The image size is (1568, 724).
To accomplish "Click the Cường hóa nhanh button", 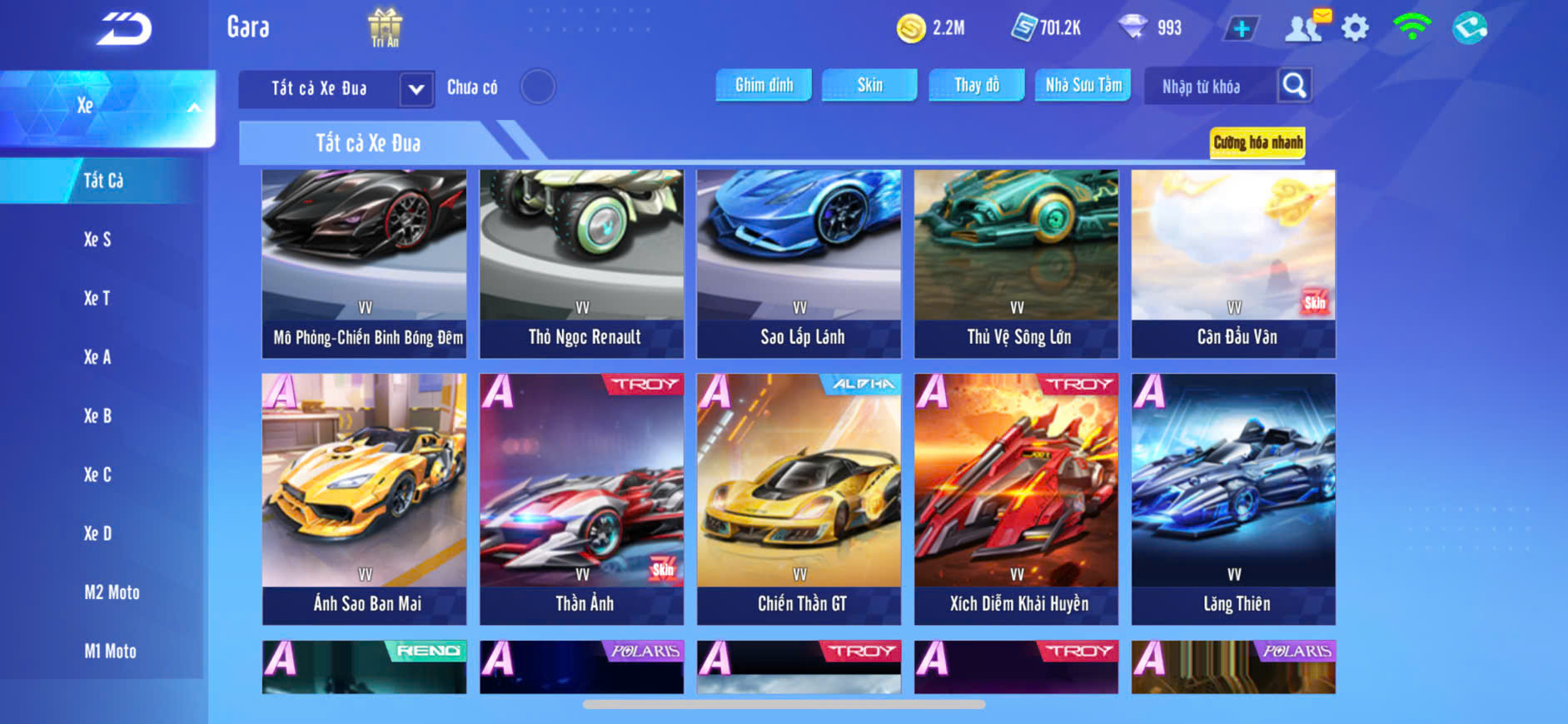I will [x=1257, y=142].
